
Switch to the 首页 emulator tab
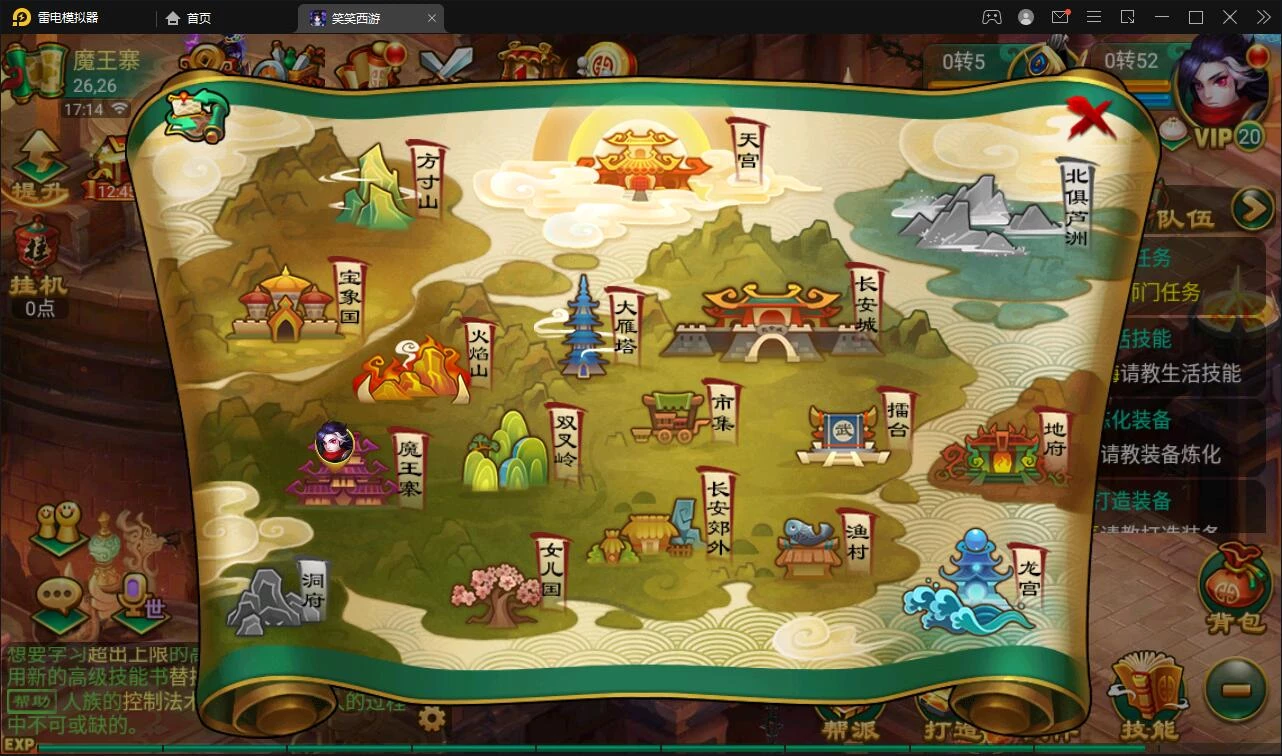tap(189, 18)
